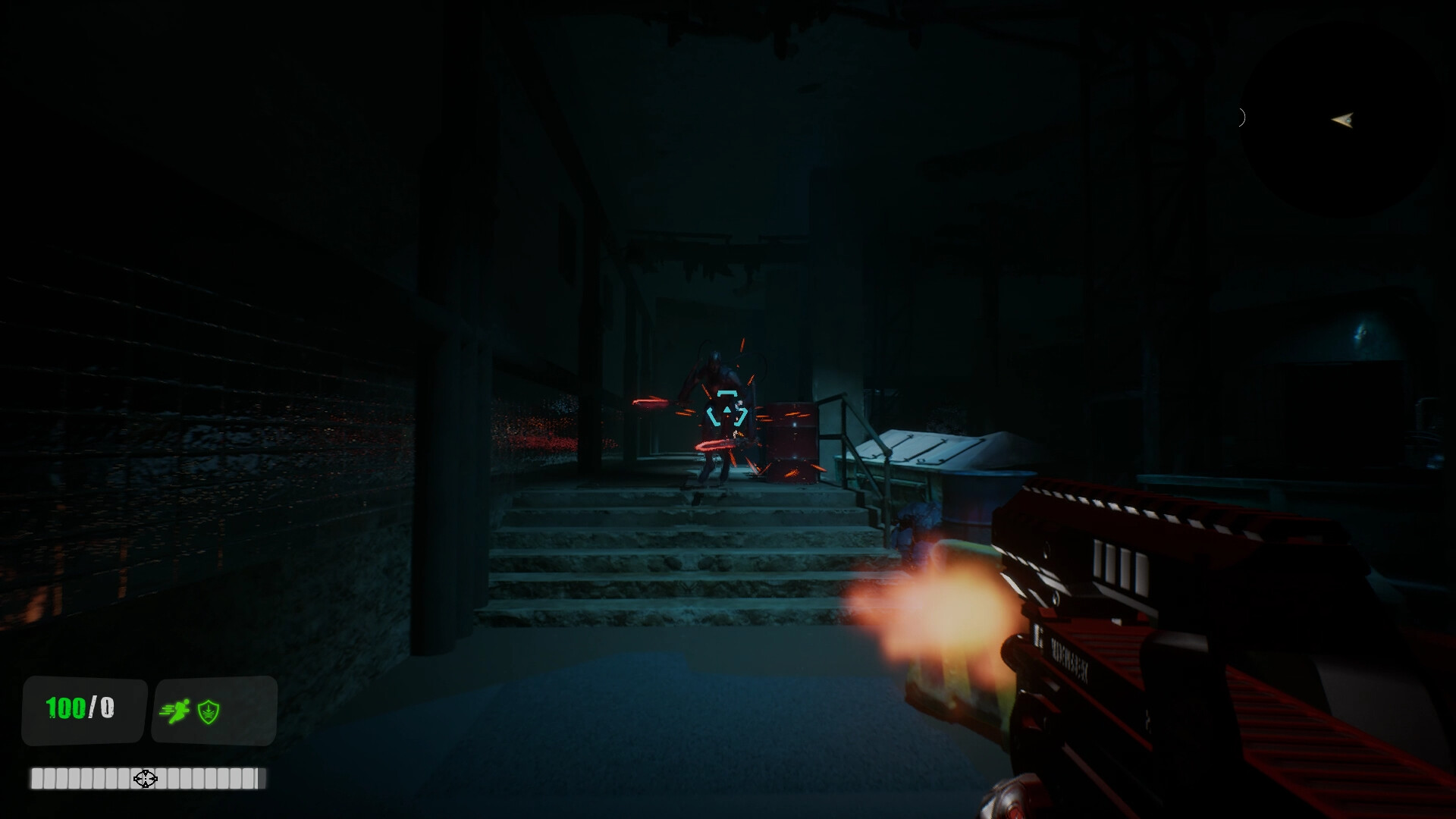Screen dimensions: 1456x819
Task: Click the running figure in the status panel
Action: (175, 711)
